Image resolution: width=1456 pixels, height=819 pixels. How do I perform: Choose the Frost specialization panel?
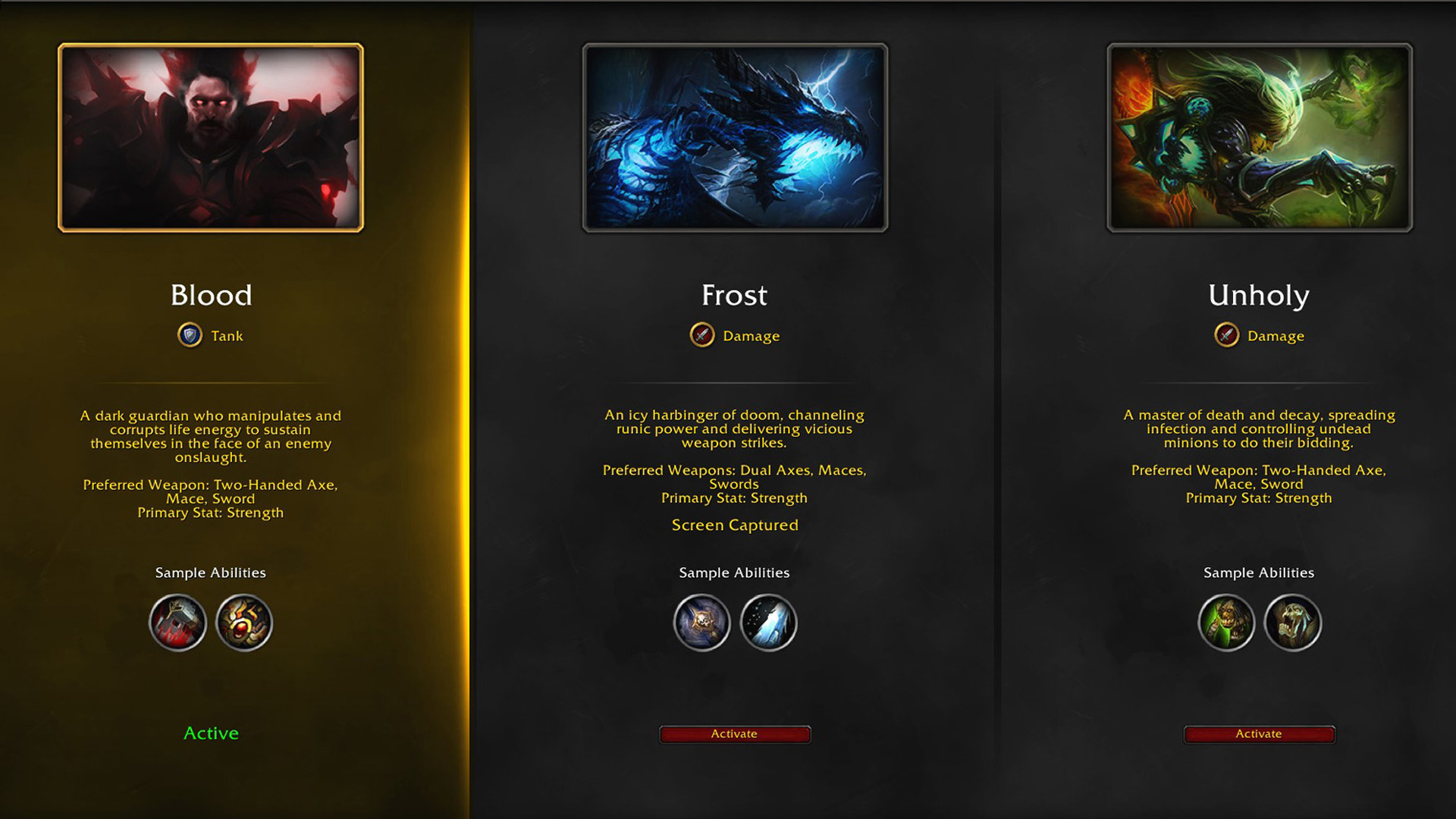point(734,733)
